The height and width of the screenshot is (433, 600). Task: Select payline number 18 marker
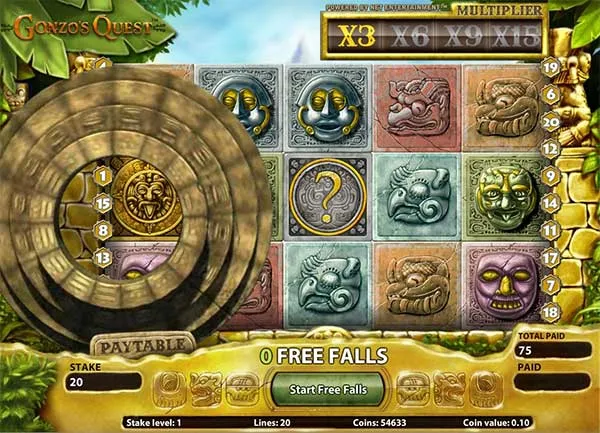(550, 313)
